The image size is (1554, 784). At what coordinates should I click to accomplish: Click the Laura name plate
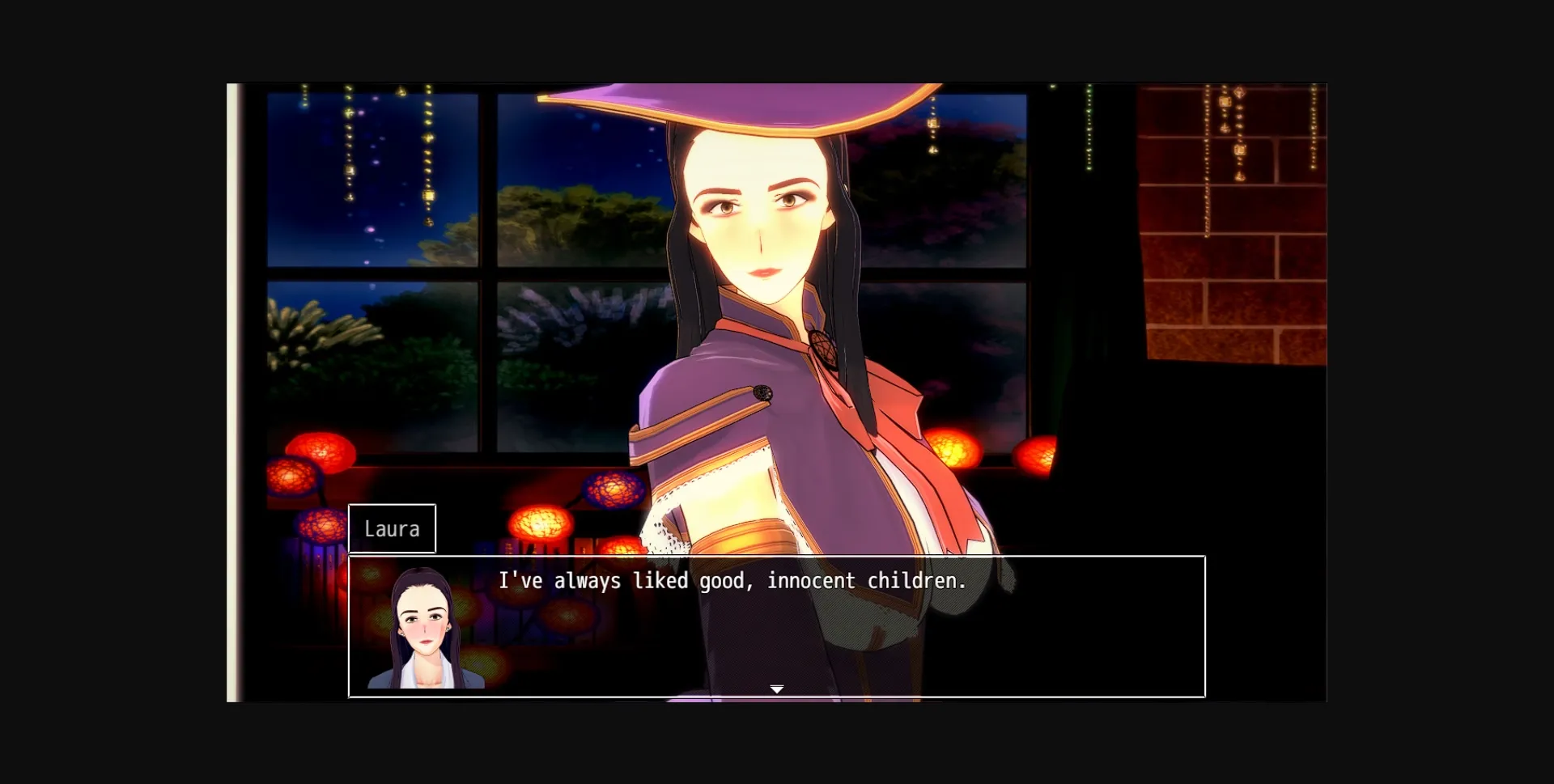point(393,528)
